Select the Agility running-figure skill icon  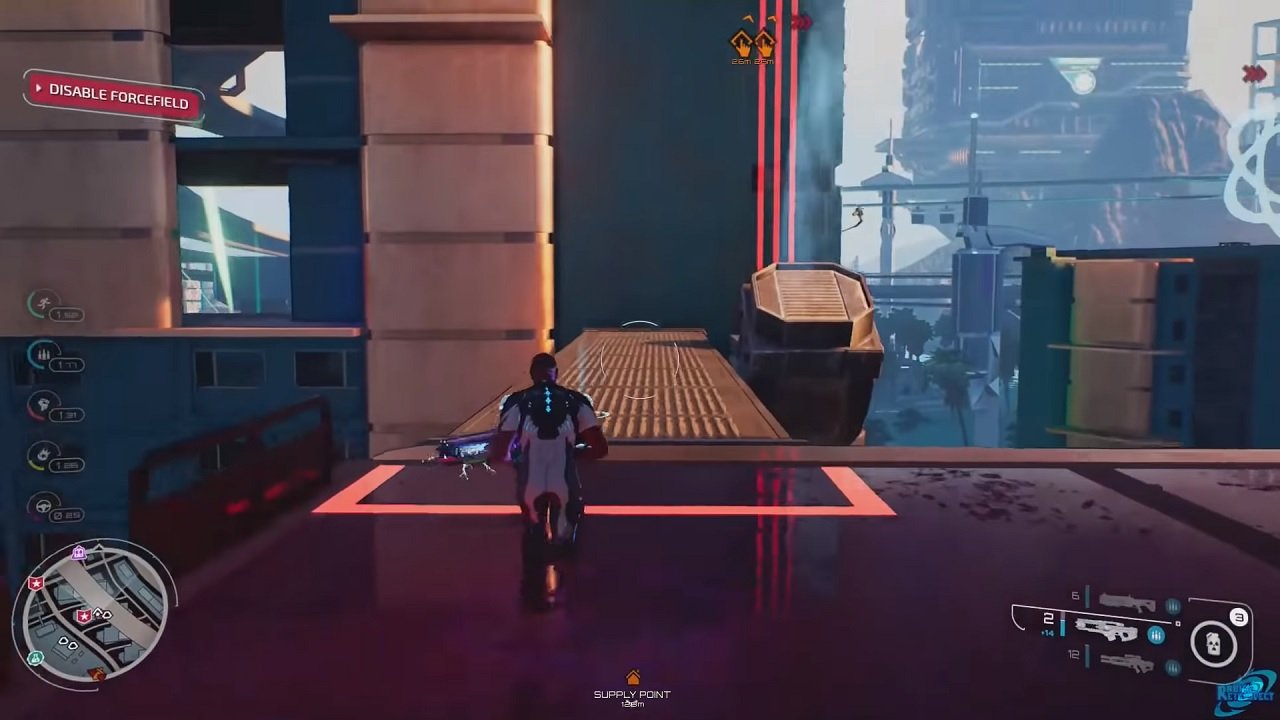click(42, 303)
